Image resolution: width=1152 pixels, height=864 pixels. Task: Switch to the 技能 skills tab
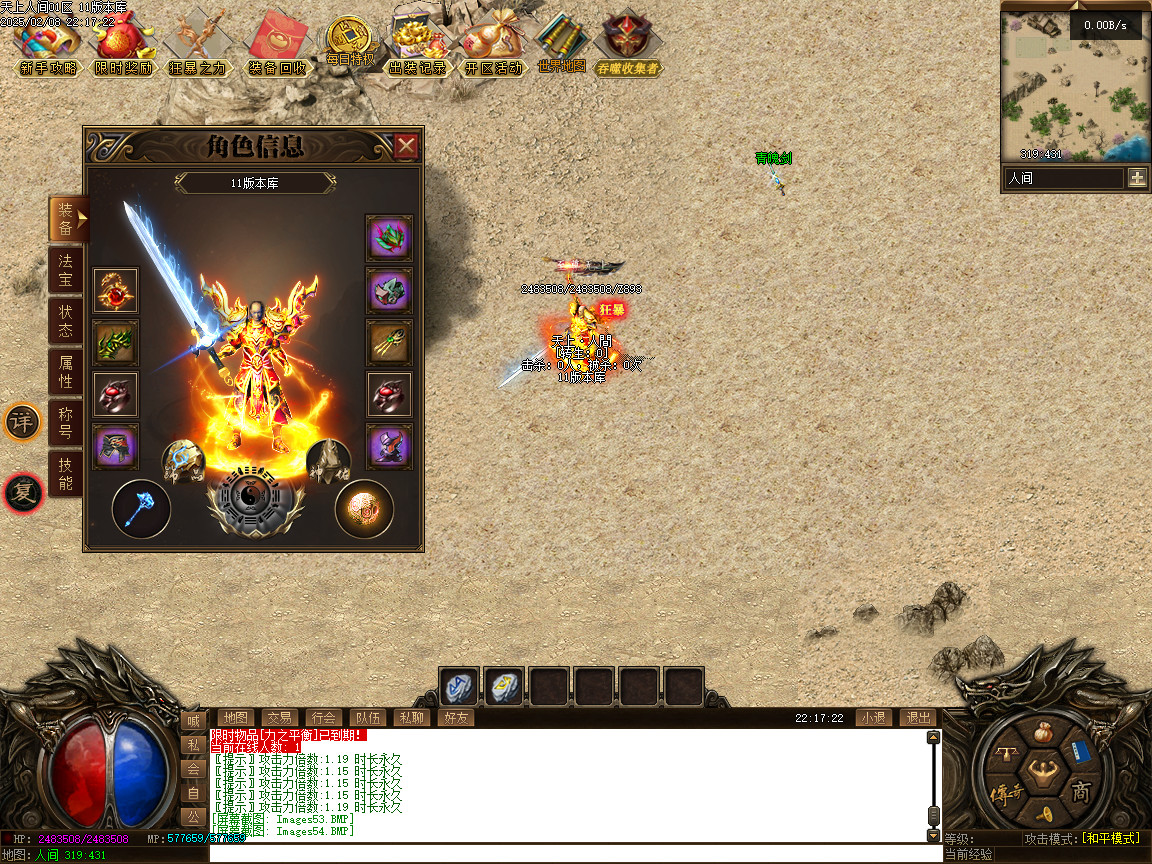click(x=65, y=474)
